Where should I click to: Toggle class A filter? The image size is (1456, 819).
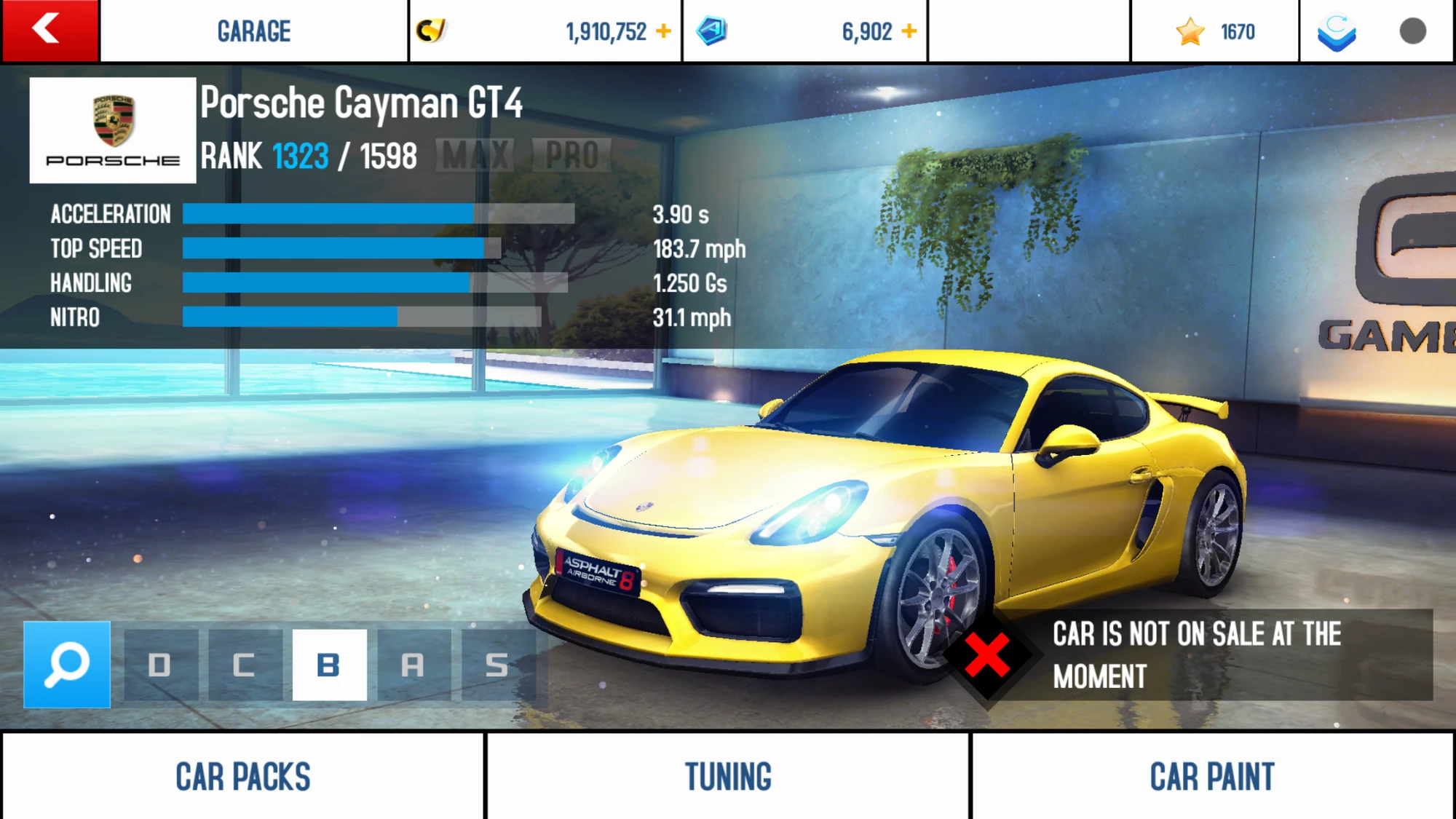(x=413, y=662)
